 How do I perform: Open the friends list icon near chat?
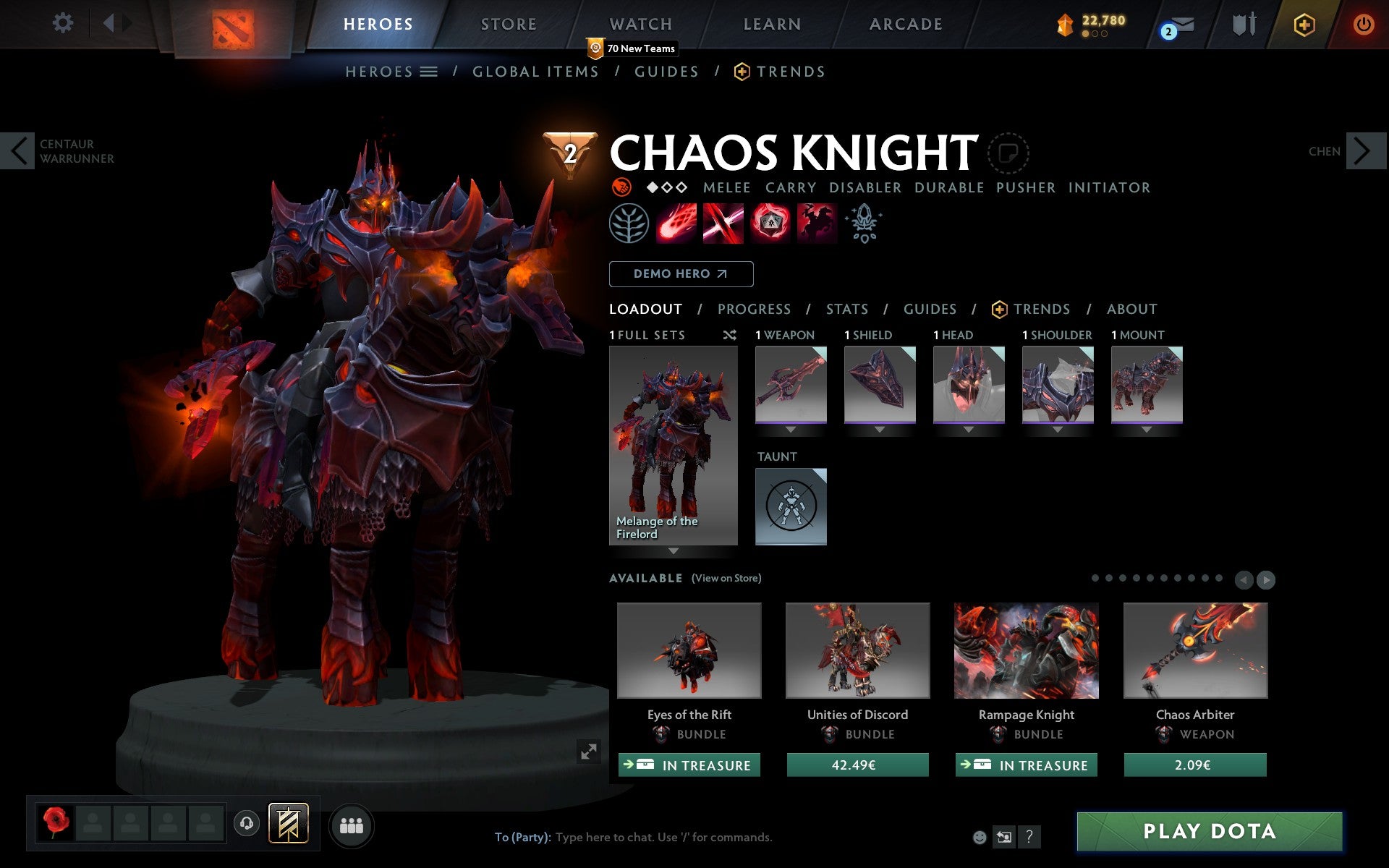pyautogui.click(x=352, y=825)
